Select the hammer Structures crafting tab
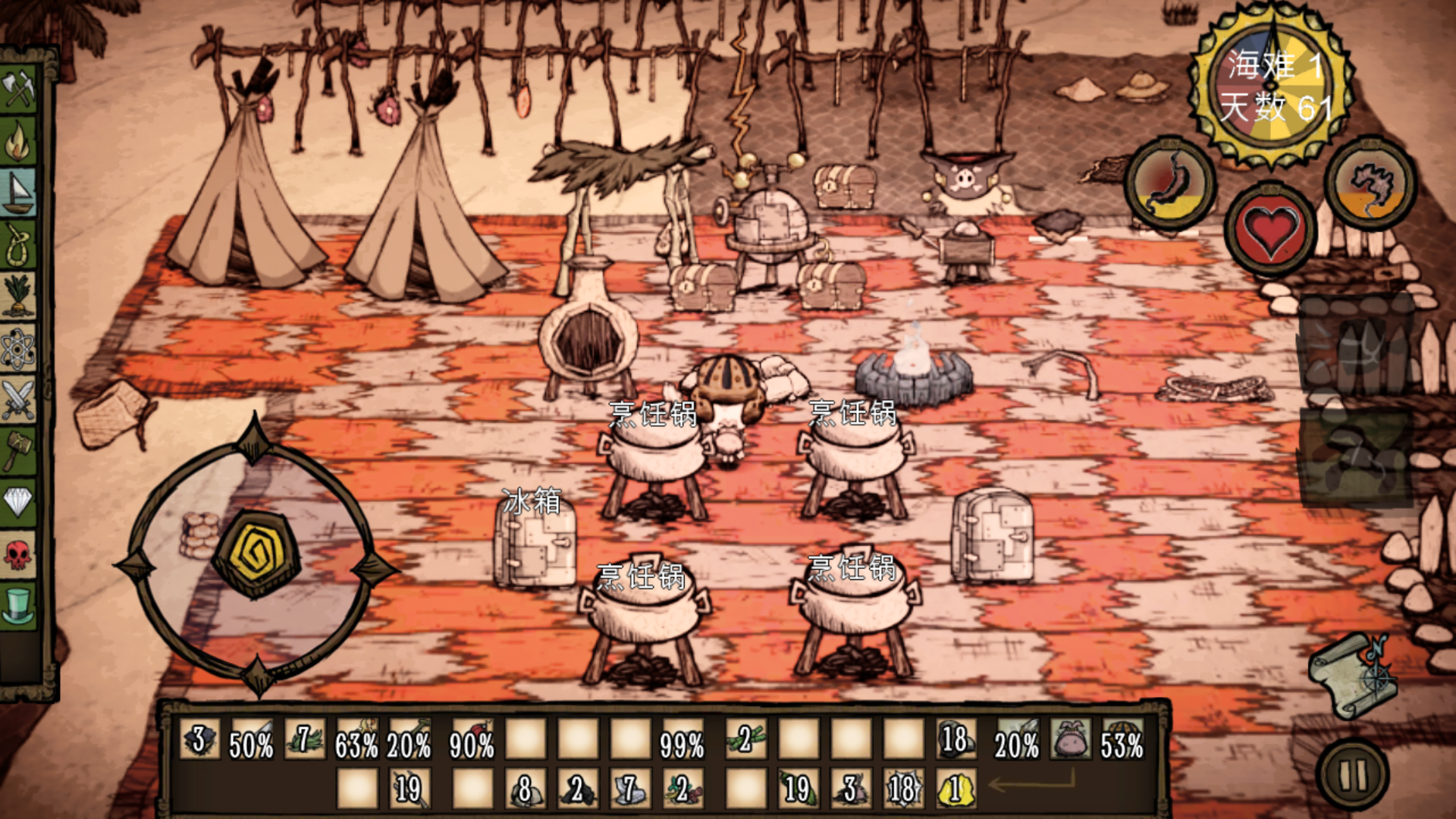 pyautogui.click(x=19, y=450)
